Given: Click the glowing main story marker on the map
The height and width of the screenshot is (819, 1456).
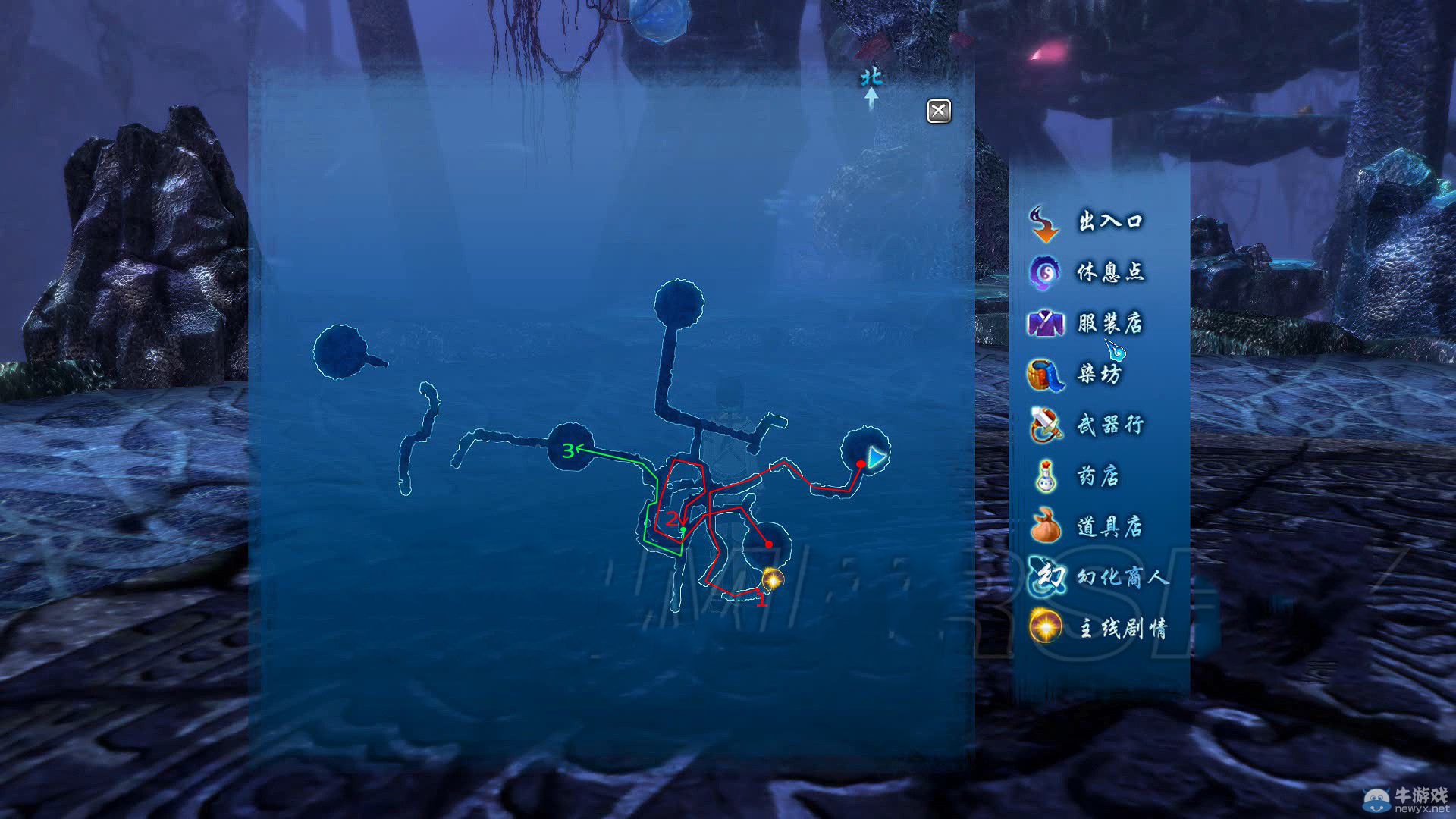Looking at the screenshot, I should tap(772, 580).
